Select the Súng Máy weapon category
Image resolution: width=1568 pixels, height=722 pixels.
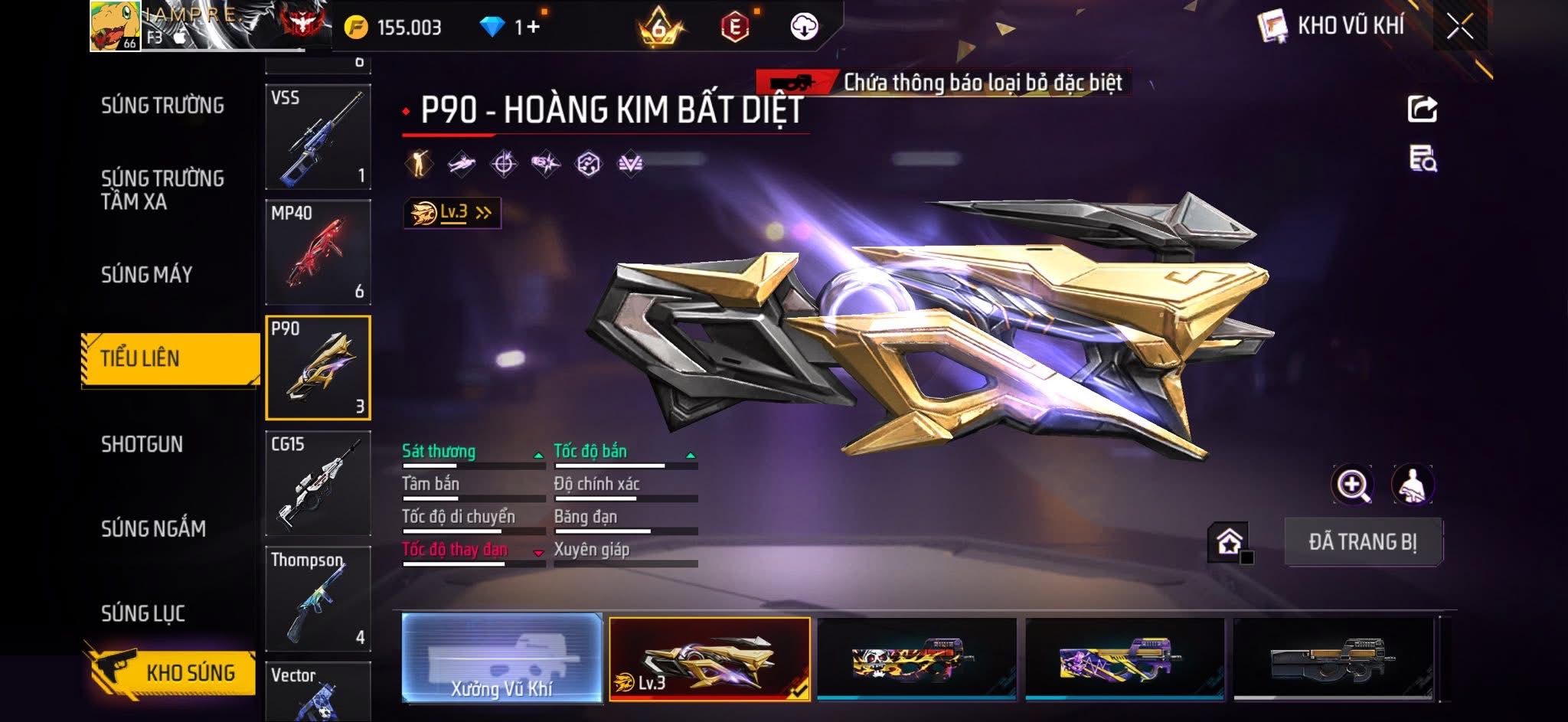(x=147, y=275)
